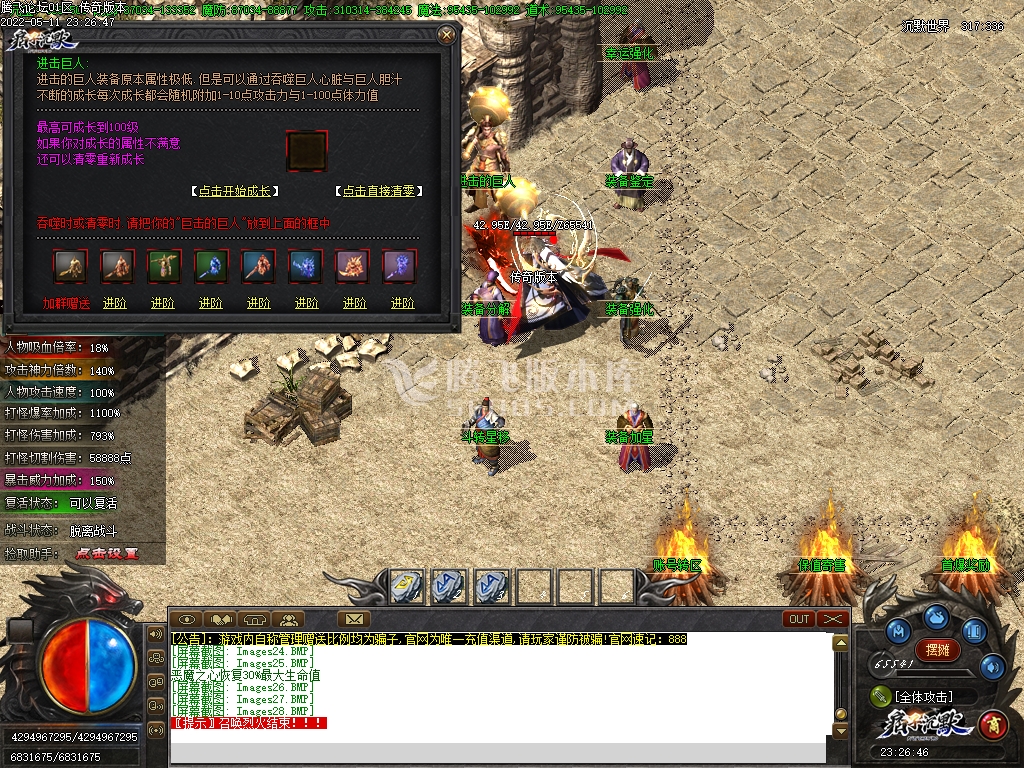
Task: Select the empty giant item frame
Action: coord(306,152)
